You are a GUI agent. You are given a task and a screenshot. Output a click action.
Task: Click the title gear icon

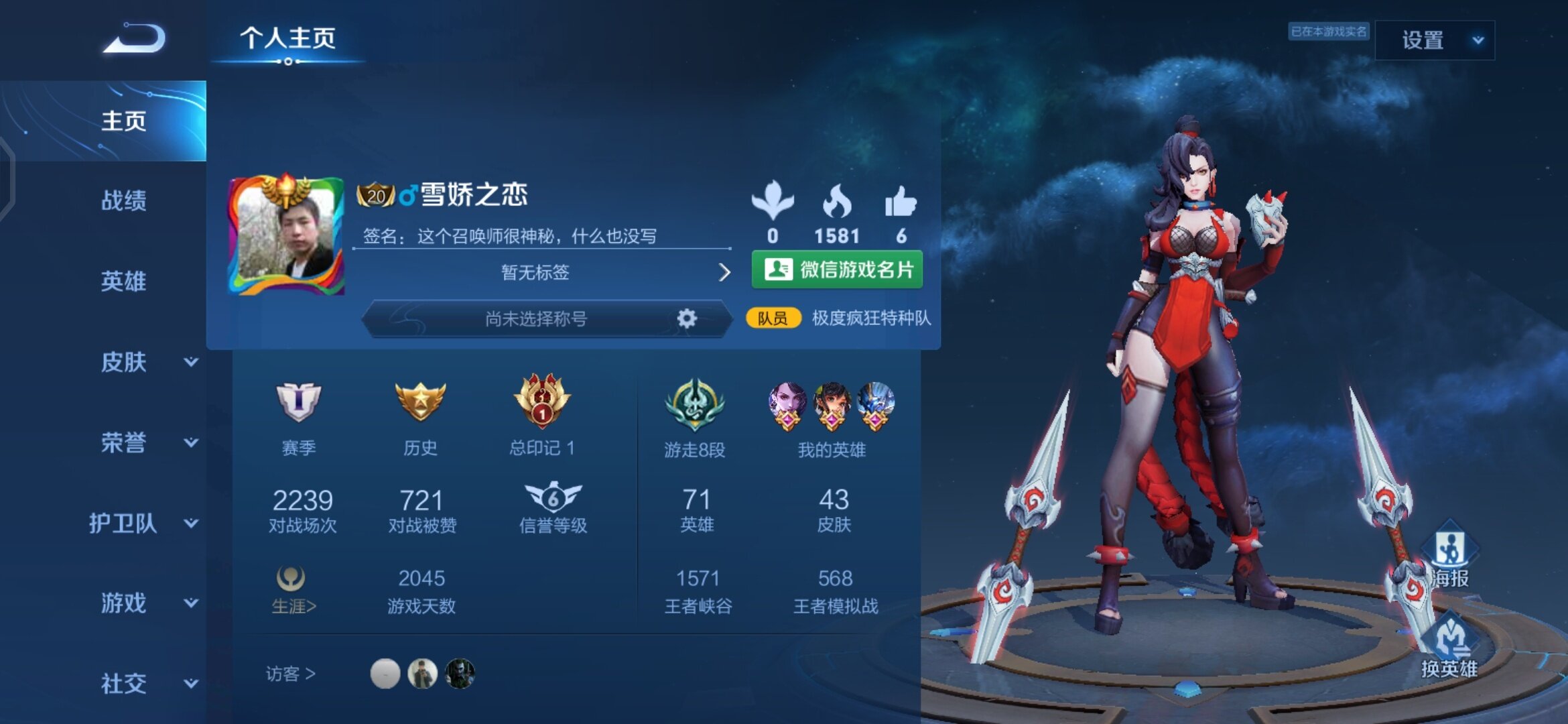687,318
